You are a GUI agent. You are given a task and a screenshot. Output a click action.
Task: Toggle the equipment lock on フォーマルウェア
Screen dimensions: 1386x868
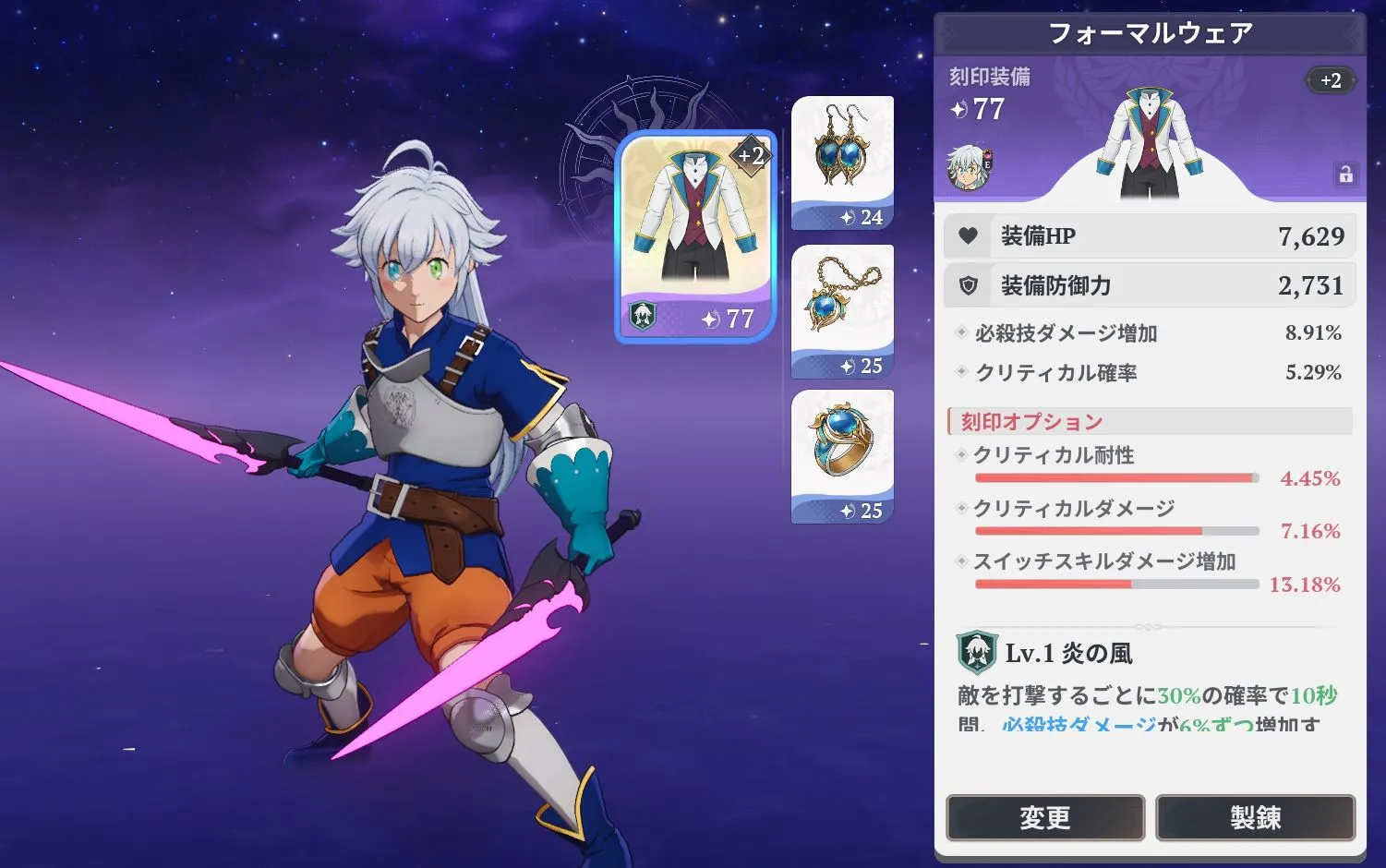tap(1347, 173)
